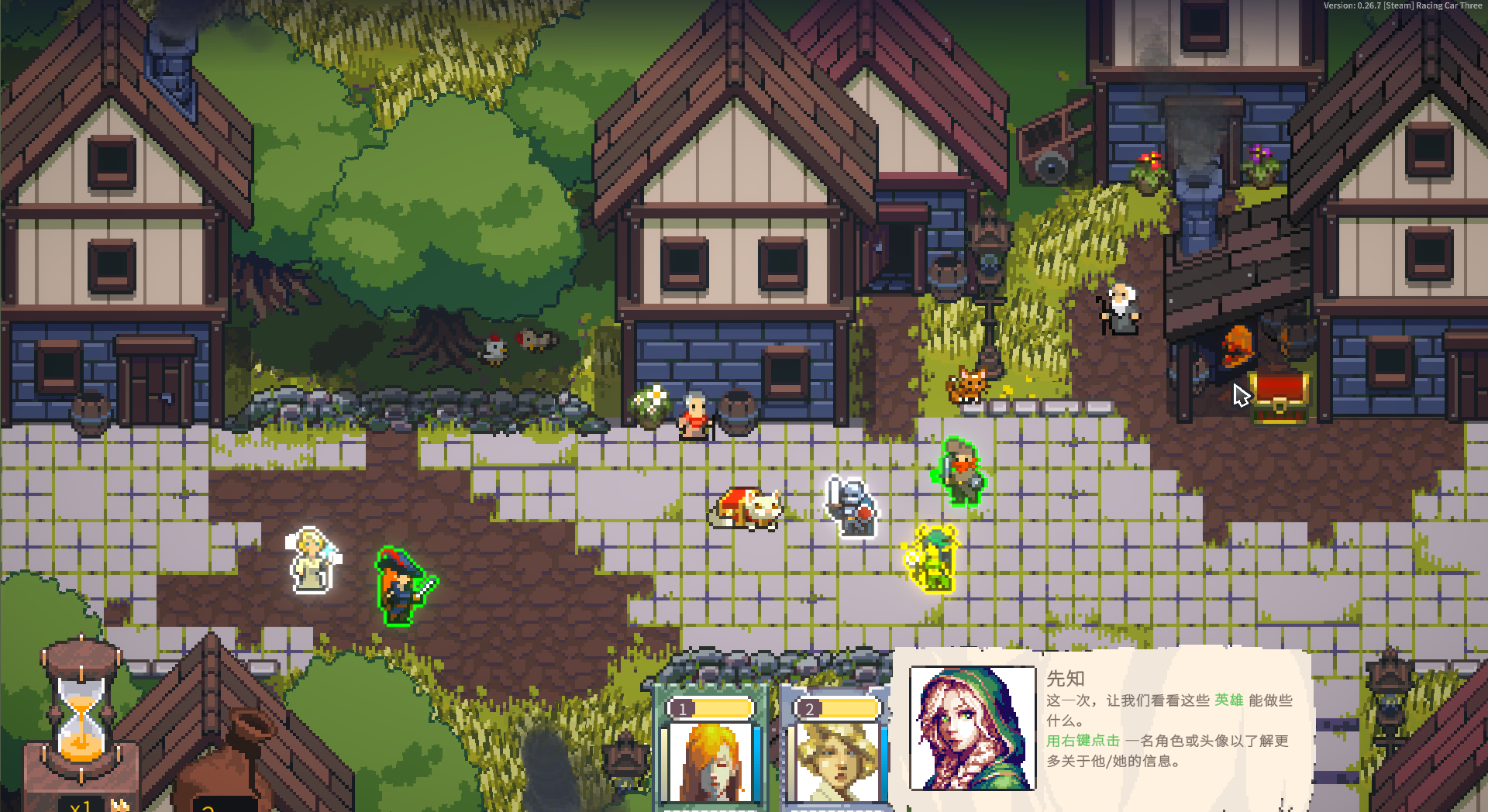1488x812 pixels.
Task: Select the yellow-outlined goblin unit
Action: [933, 558]
